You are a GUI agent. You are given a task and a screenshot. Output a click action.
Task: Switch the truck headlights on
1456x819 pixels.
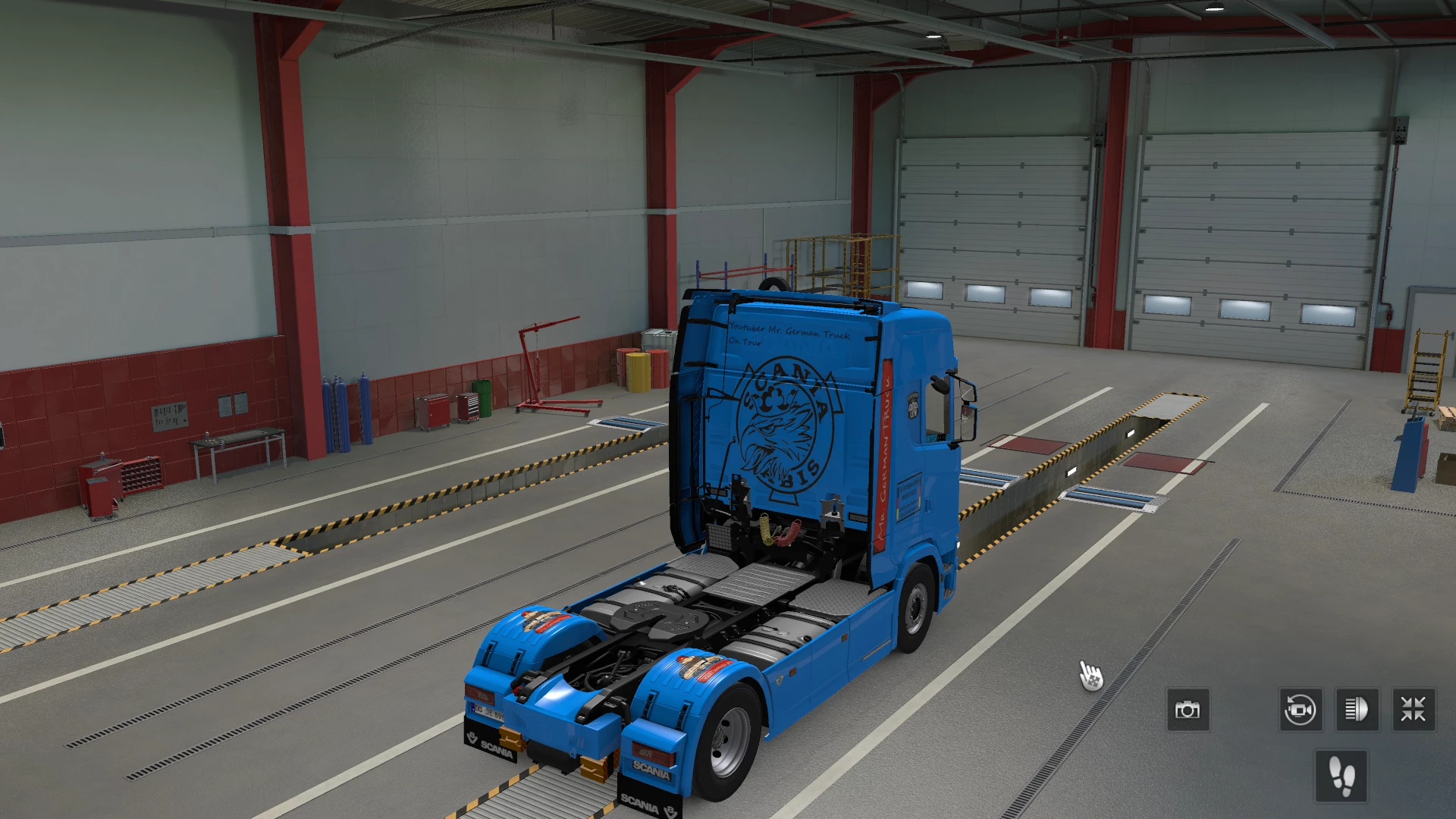click(x=1357, y=710)
